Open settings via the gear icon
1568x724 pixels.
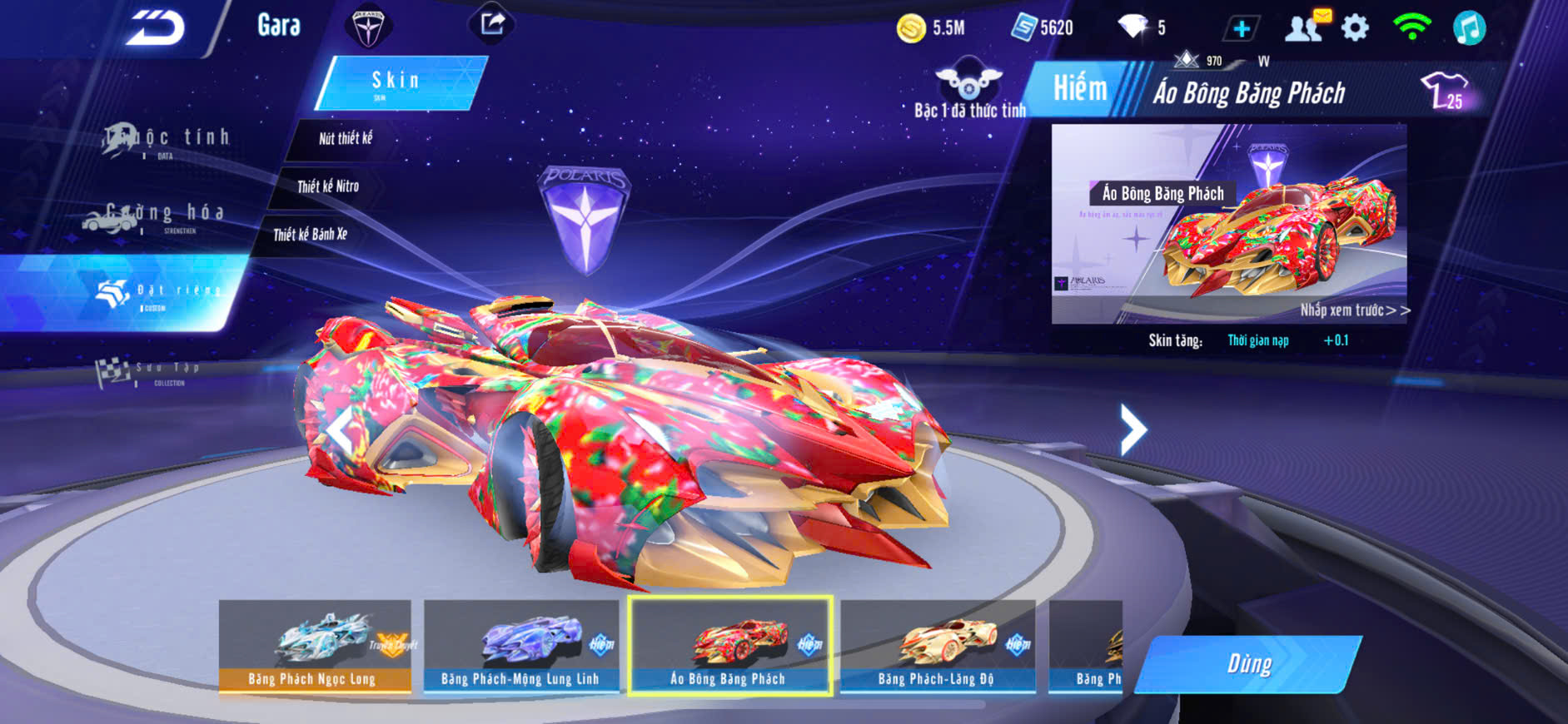click(x=1356, y=28)
